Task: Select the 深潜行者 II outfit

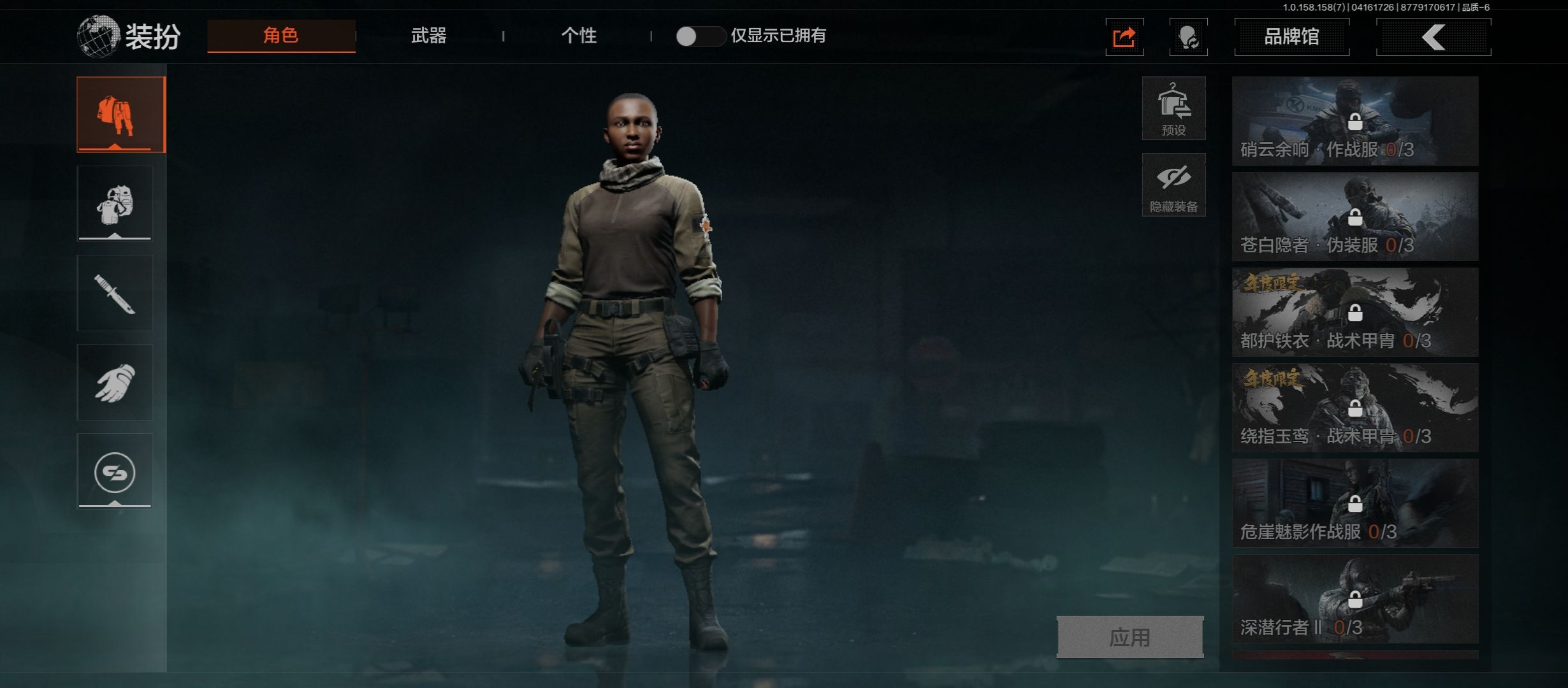Action: point(1355,599)
